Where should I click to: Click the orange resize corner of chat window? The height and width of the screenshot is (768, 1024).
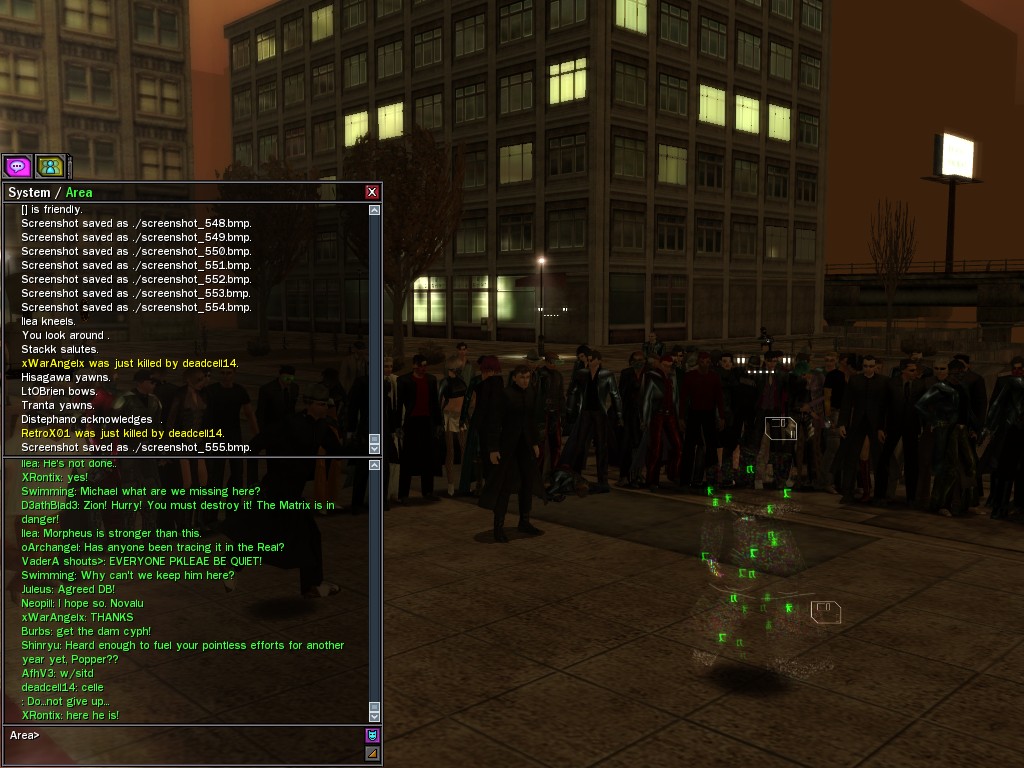[x=372, y=753]
